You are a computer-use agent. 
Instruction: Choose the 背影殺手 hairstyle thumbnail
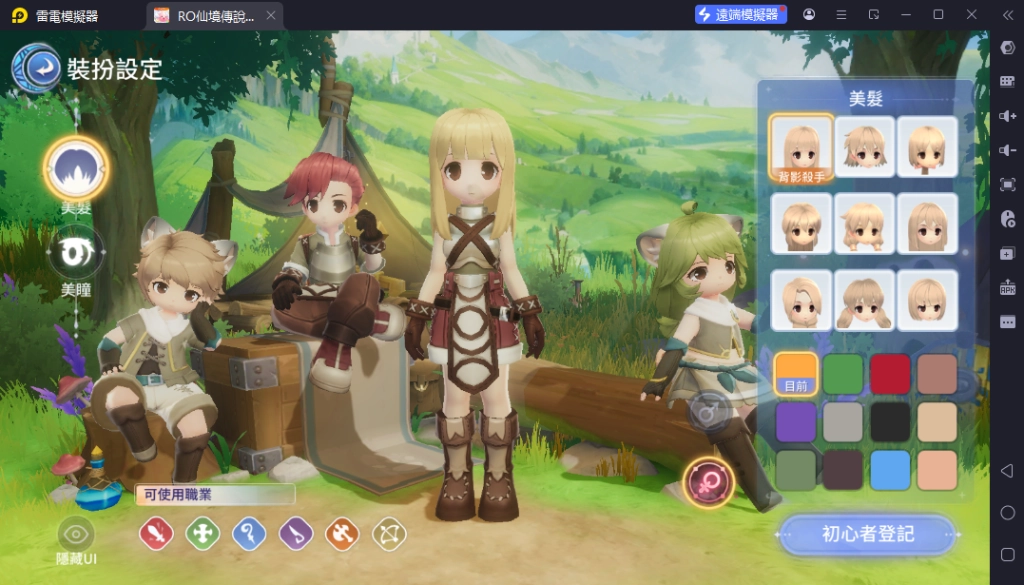pos(801,147)
